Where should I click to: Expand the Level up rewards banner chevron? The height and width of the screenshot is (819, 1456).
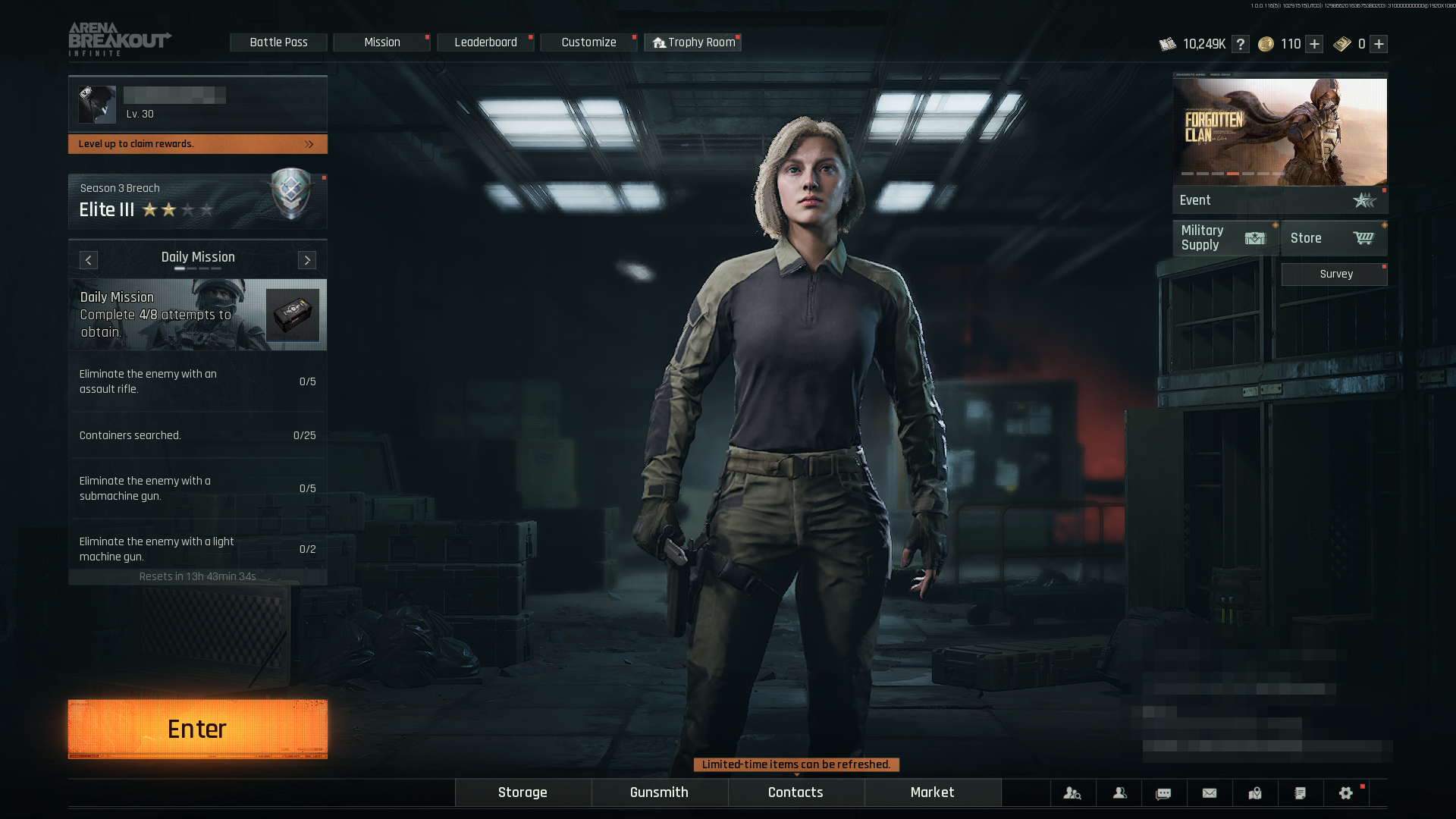308,144
